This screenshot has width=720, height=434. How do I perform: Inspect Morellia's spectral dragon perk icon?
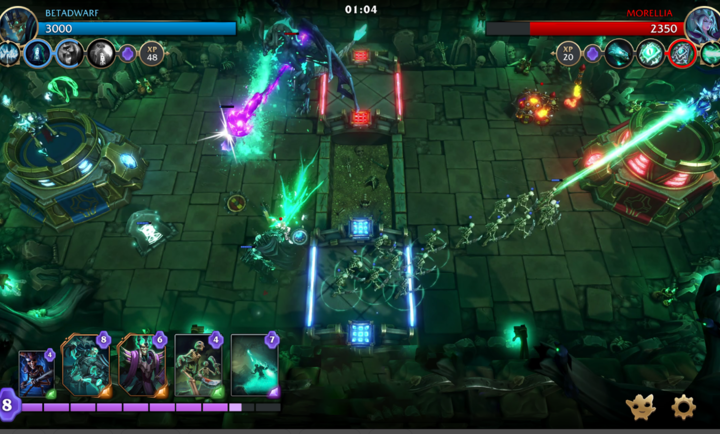(619, 53)
